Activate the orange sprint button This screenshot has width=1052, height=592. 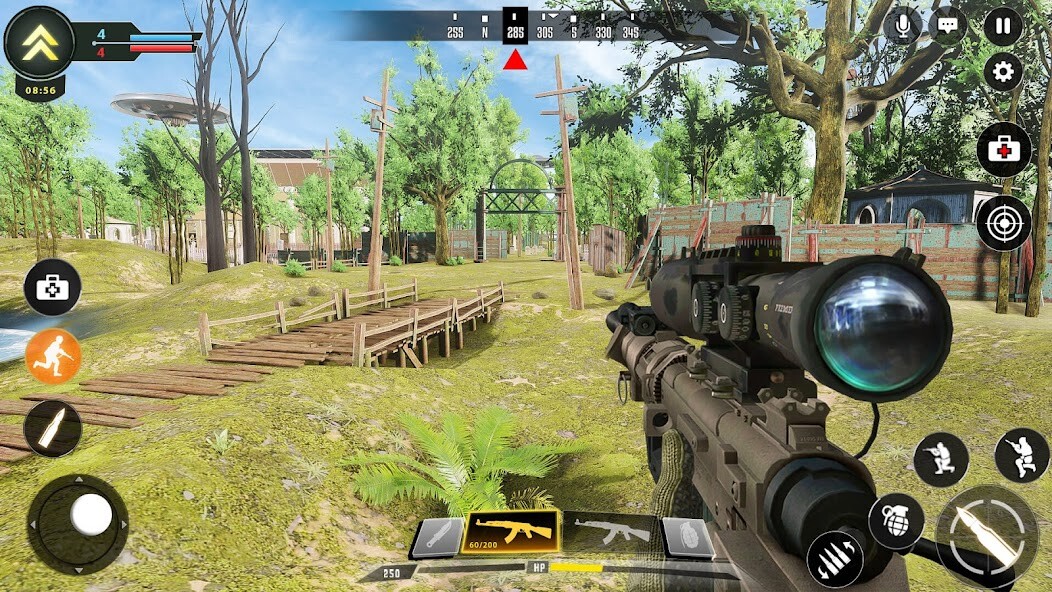click(53, 356)
